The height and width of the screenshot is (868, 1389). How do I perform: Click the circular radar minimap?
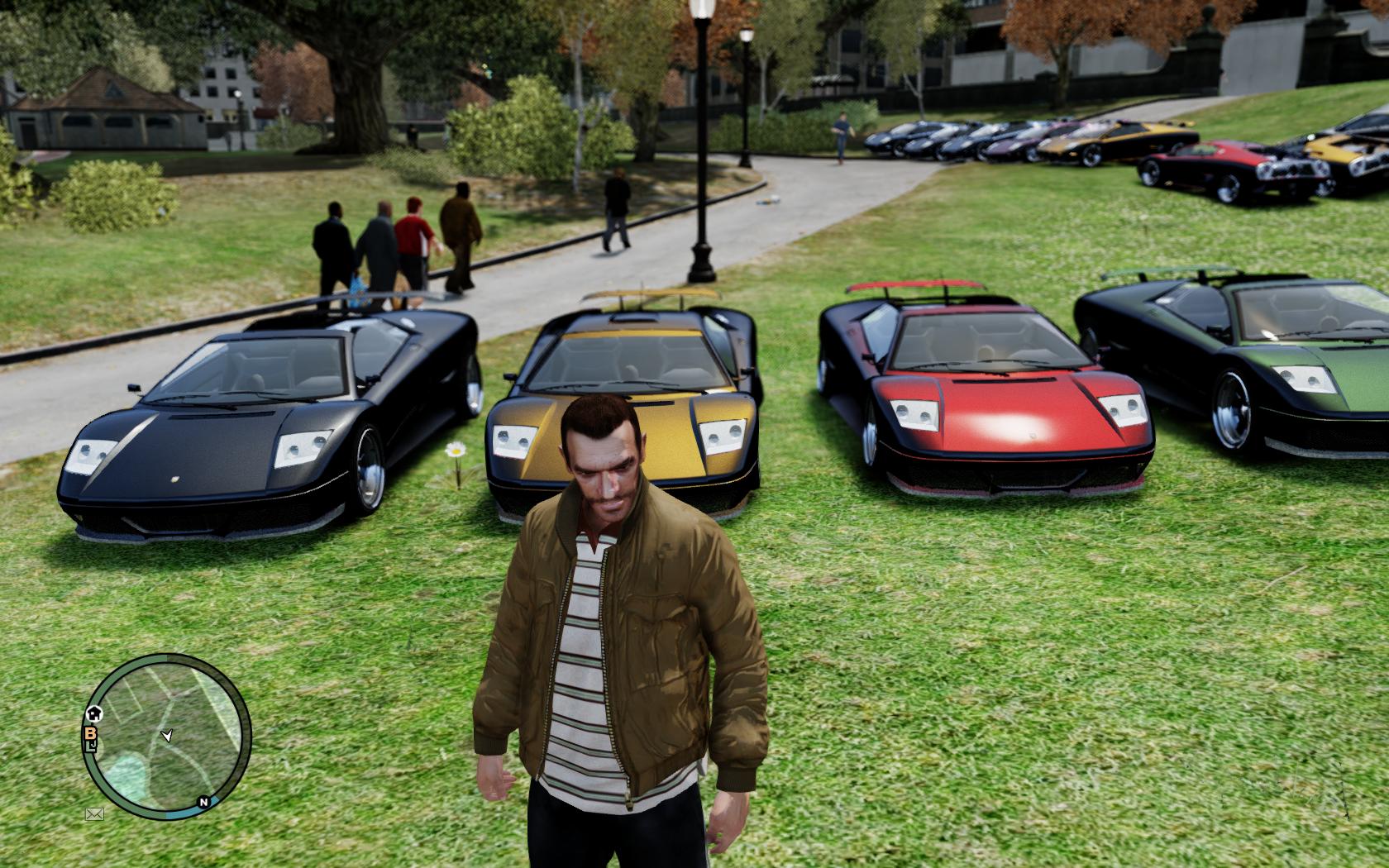pos(168,737)
